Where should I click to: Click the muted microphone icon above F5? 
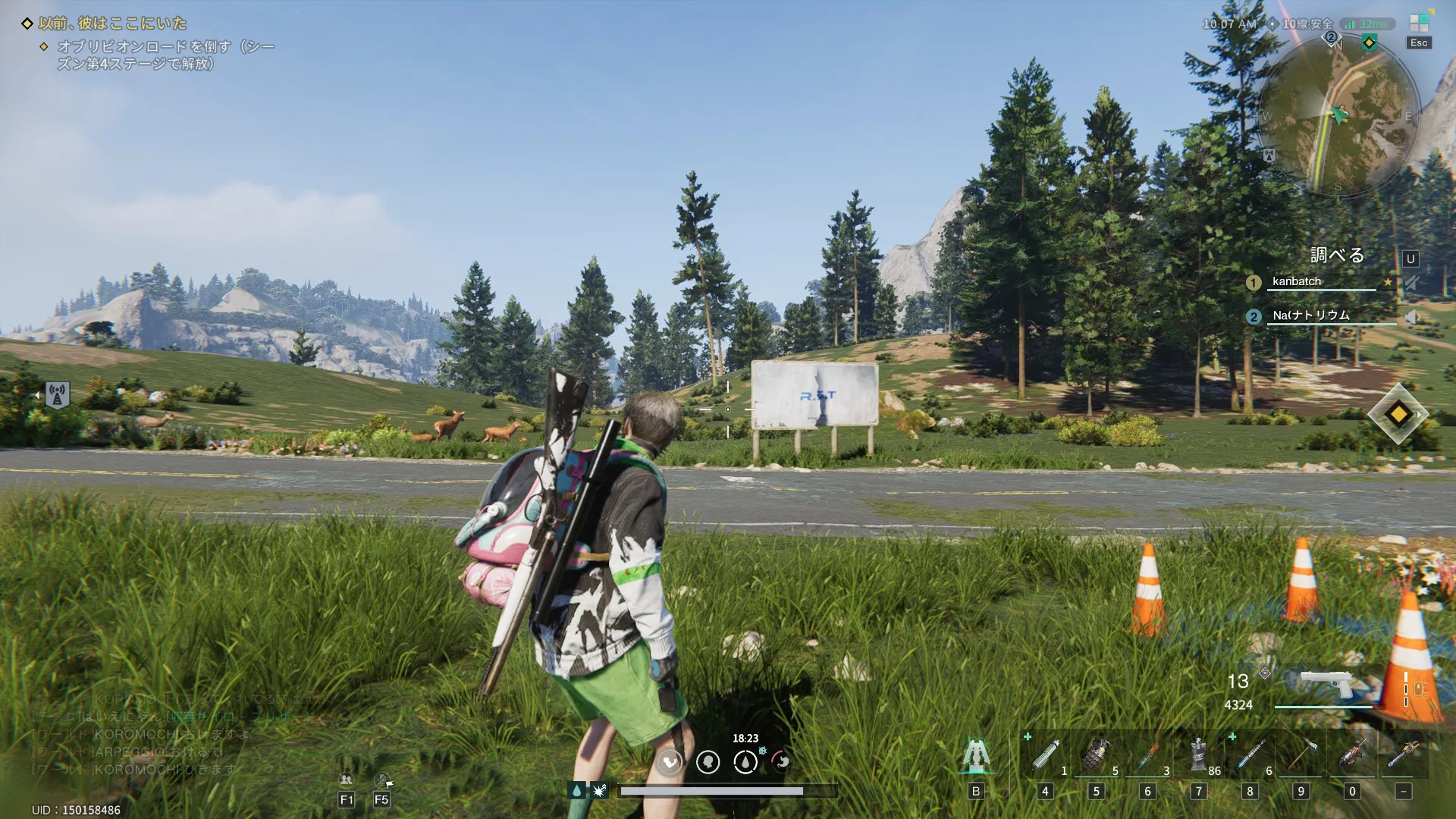pos(382,780)
